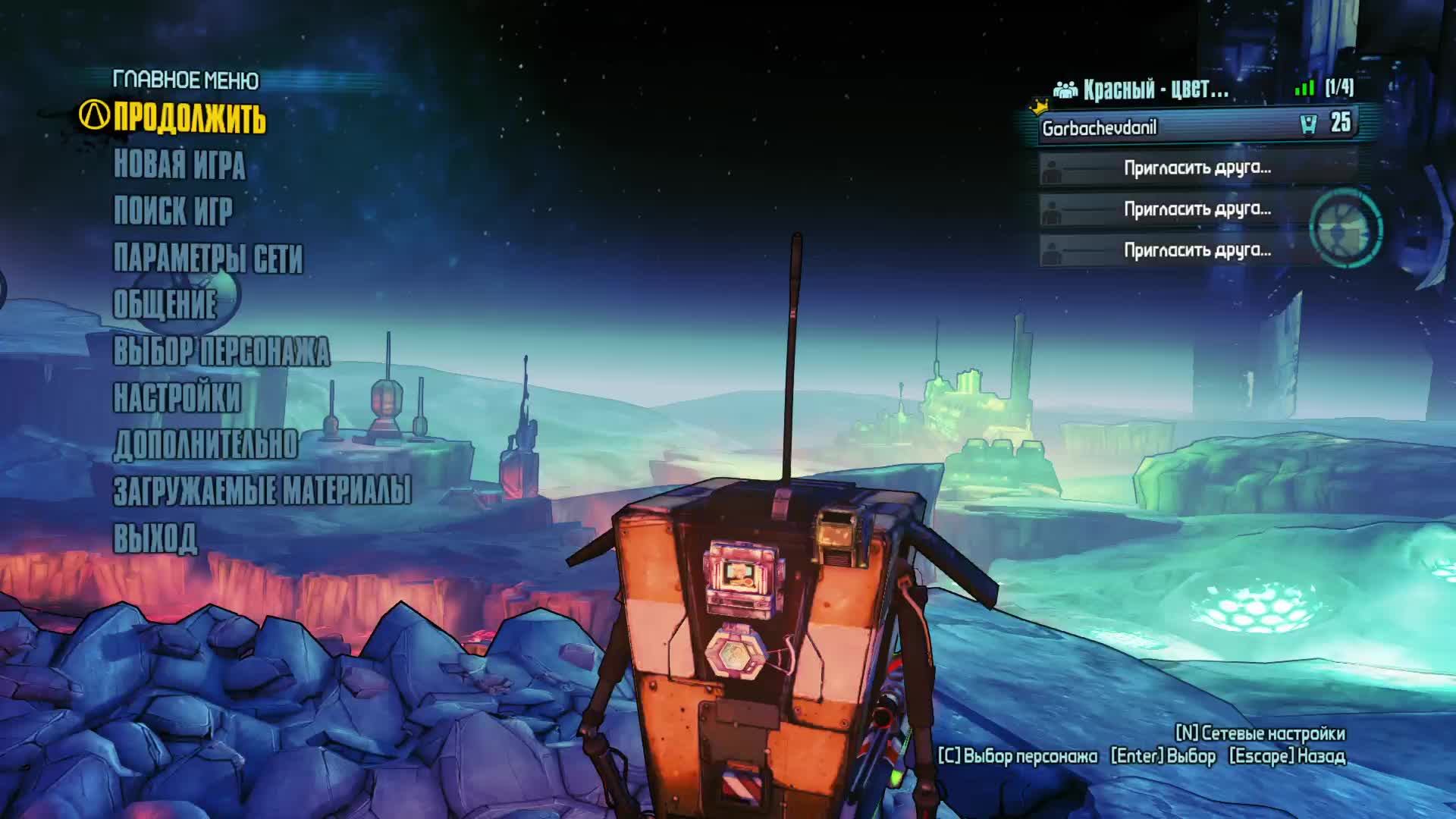
Task: Open Загружаемые материалы downloadable content
Action: point(262,491)
